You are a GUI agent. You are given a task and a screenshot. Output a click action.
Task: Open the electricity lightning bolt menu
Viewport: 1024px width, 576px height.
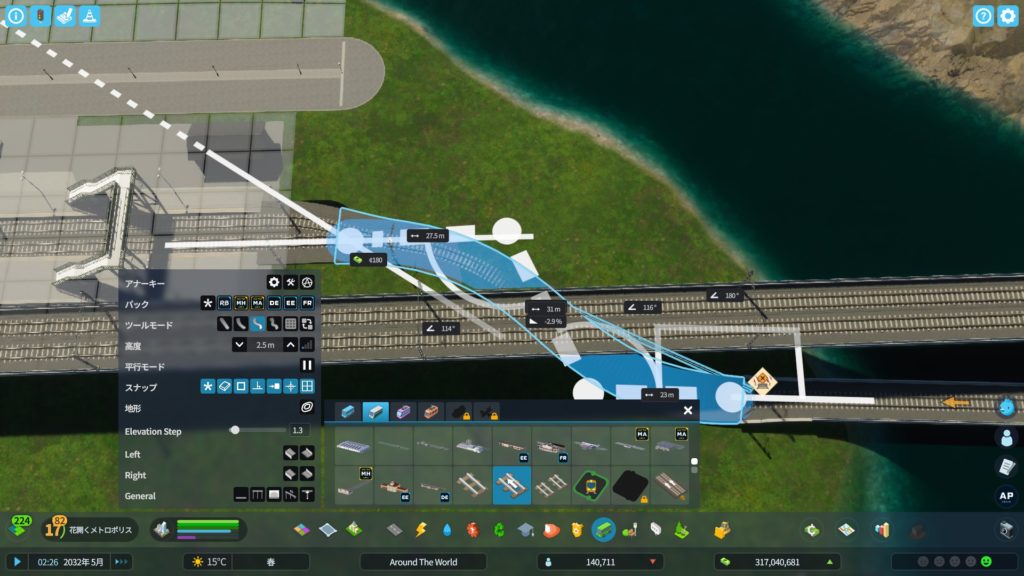coord(421,530)
